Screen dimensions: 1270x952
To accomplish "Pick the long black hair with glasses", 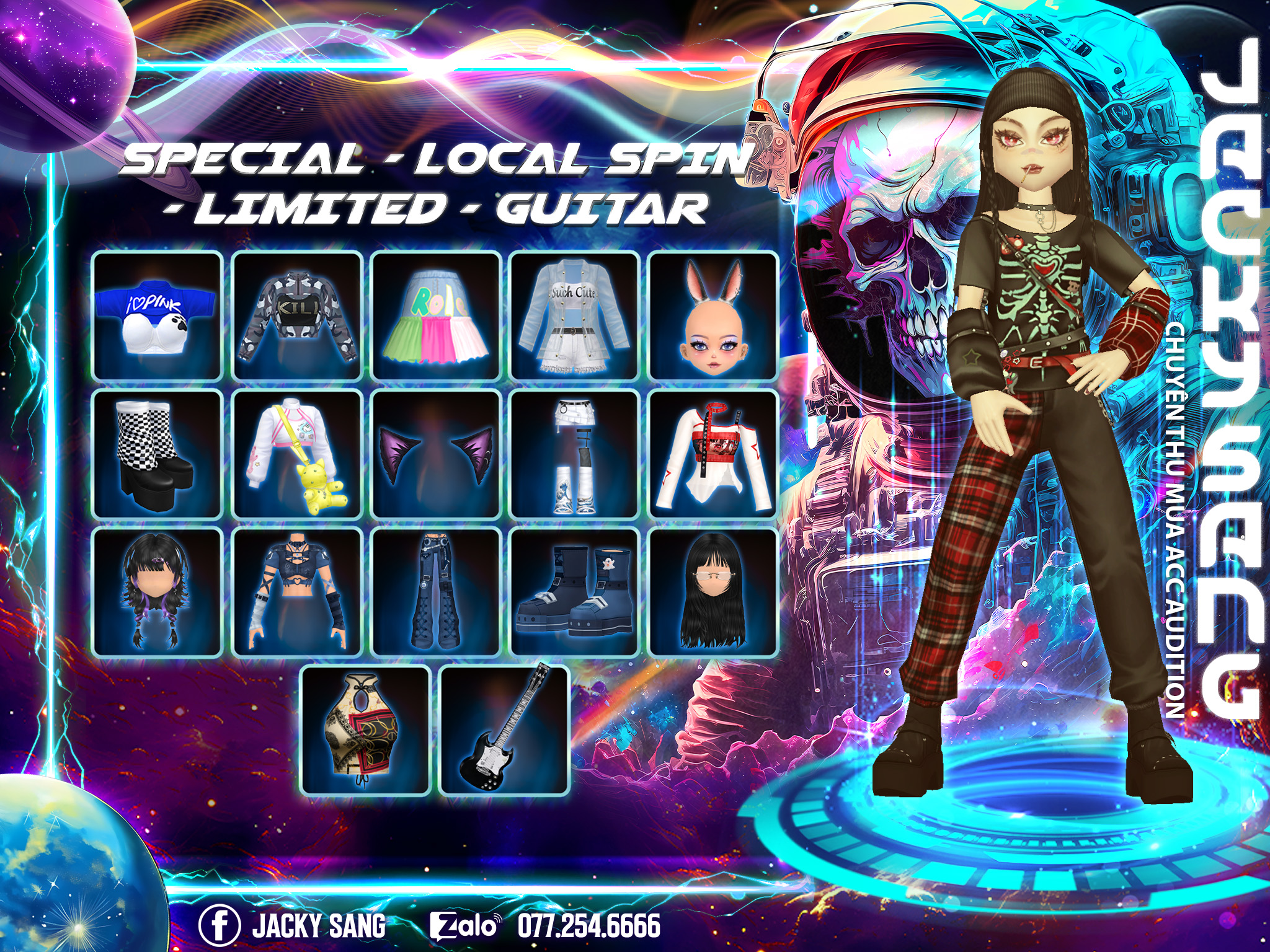I will pyautogui.click(x=714, y=593).
